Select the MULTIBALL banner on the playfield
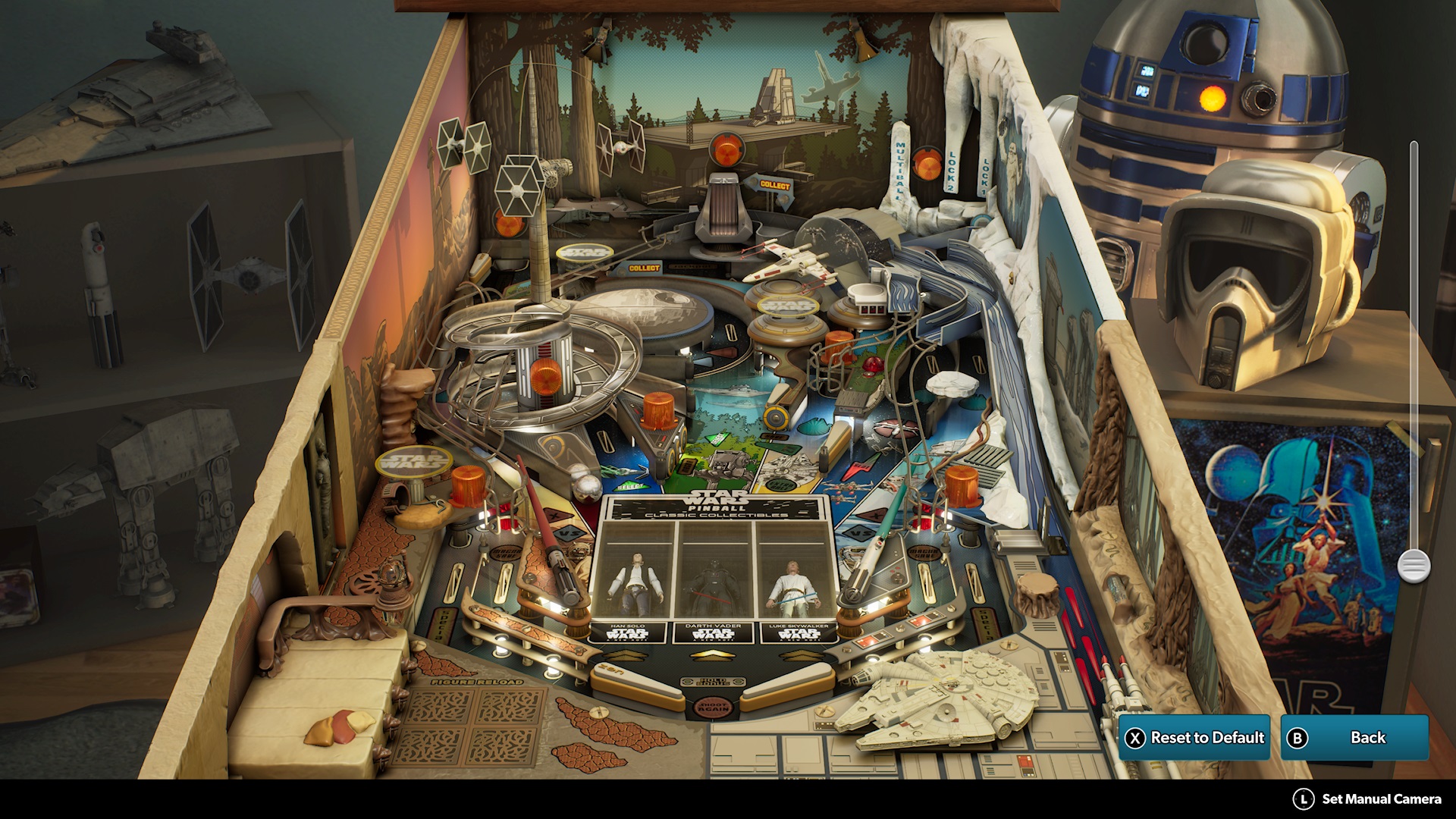The width and height of the screenshot is (1456, 819). pos(899,172)
